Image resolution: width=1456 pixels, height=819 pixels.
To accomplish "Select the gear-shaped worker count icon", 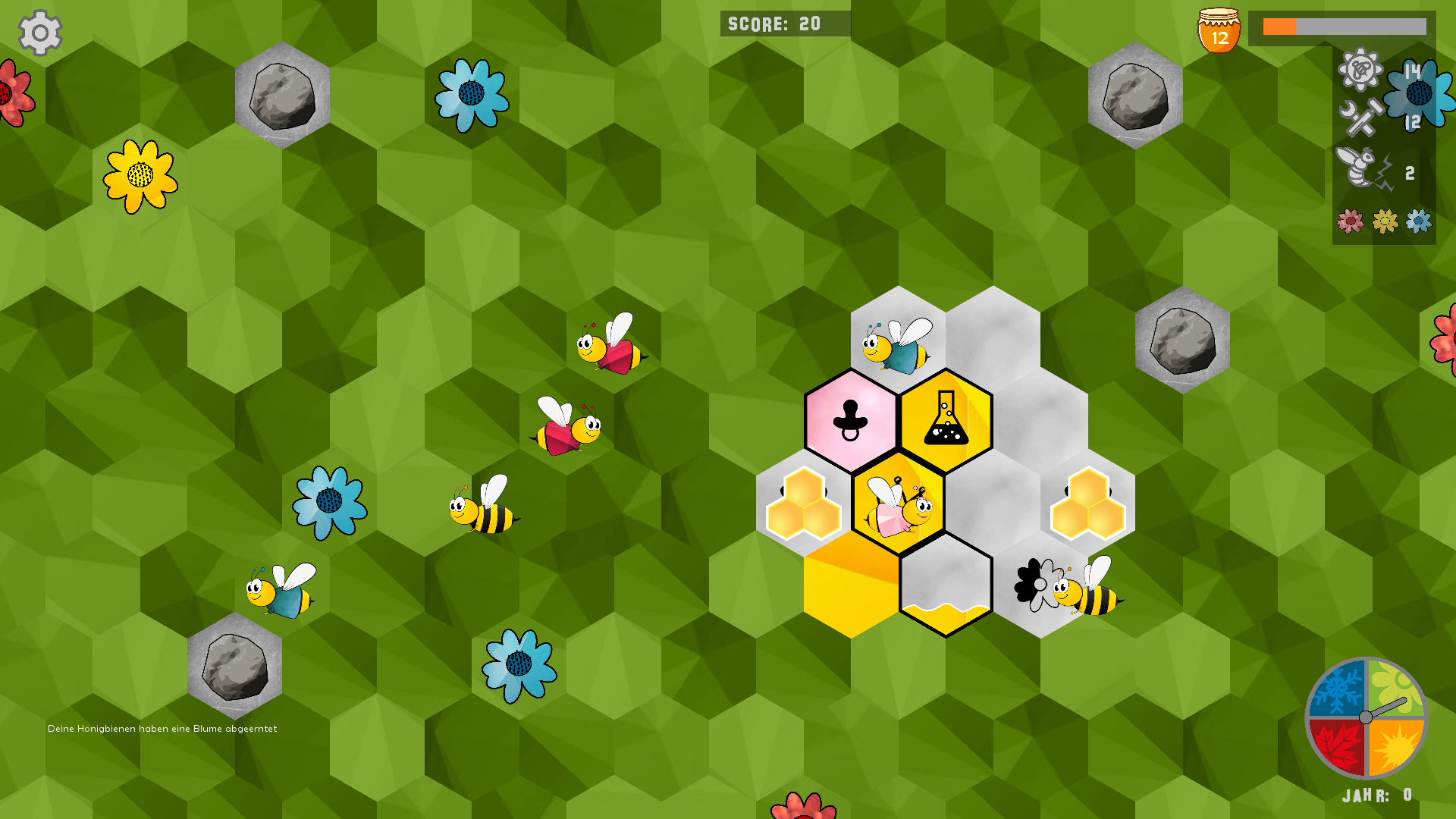I will tap(1360, 70).
